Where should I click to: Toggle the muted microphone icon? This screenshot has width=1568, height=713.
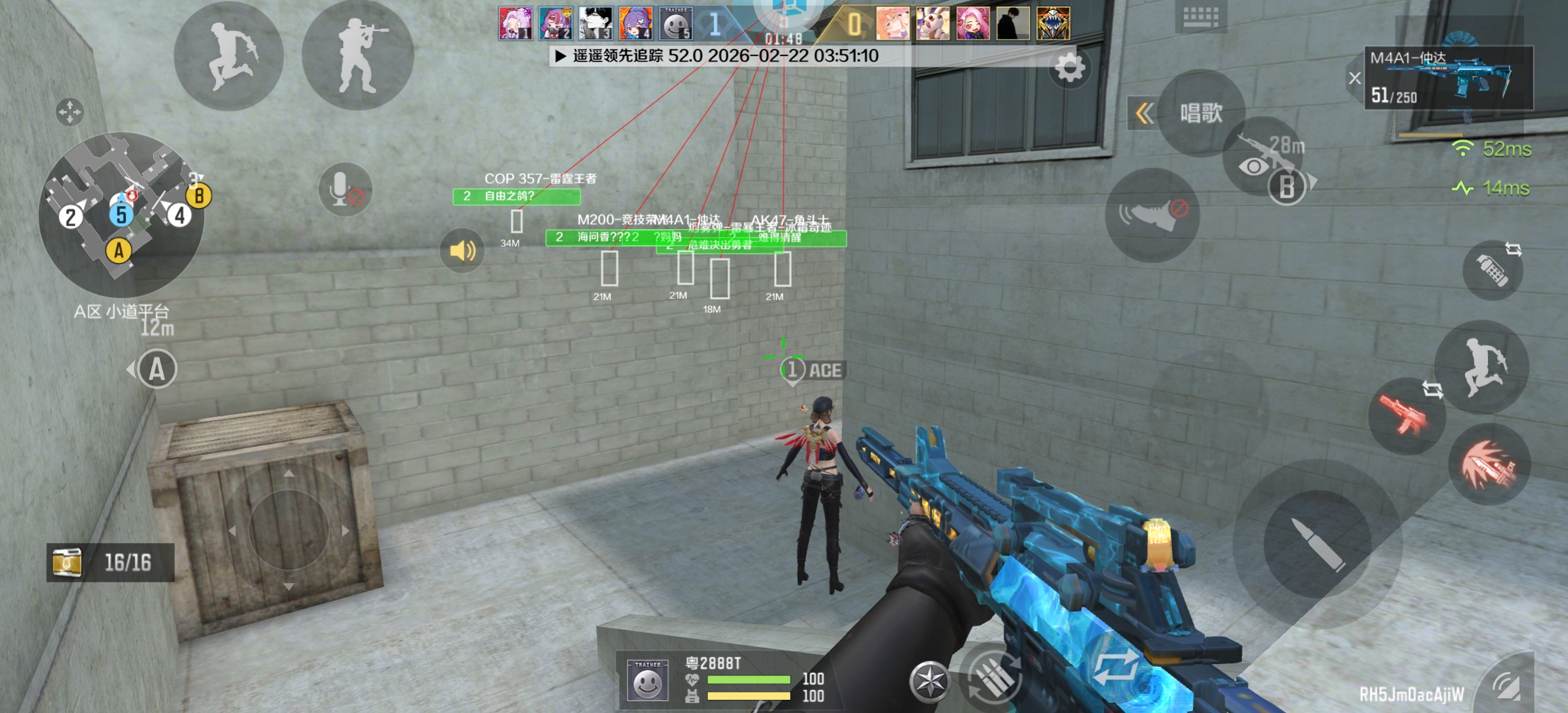344,189
